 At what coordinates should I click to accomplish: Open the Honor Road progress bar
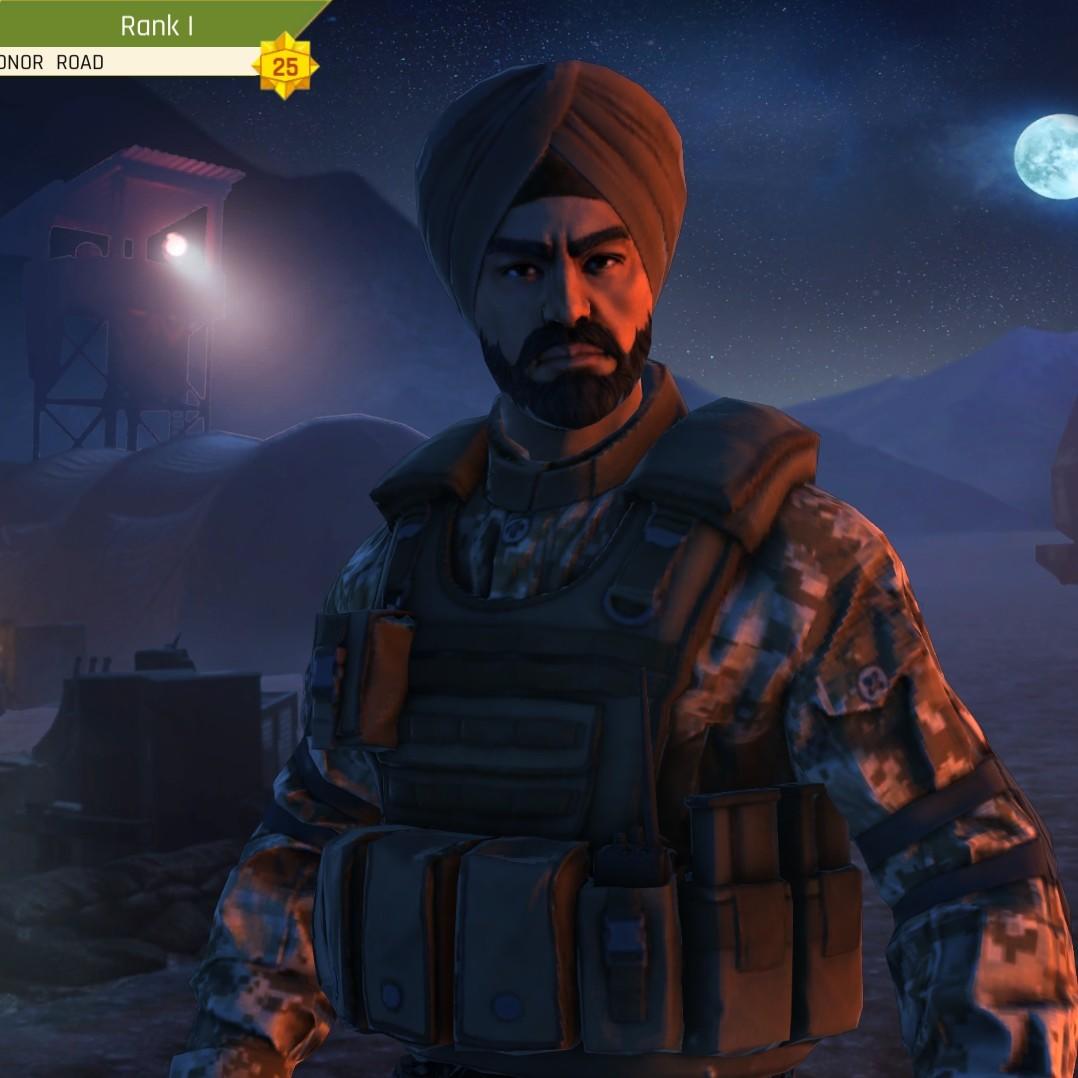pyautogui.click(x=120, y=62)
